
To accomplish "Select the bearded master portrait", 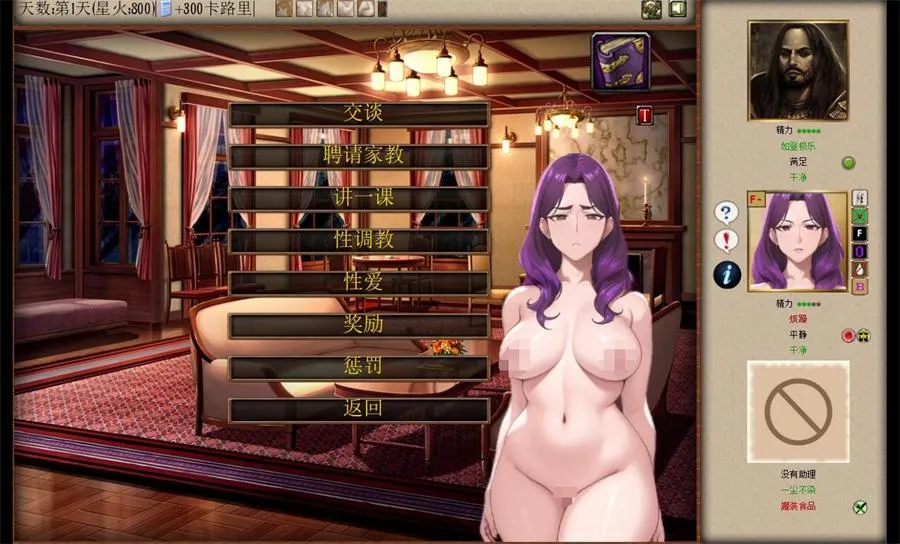I will (x=797, y=71).
